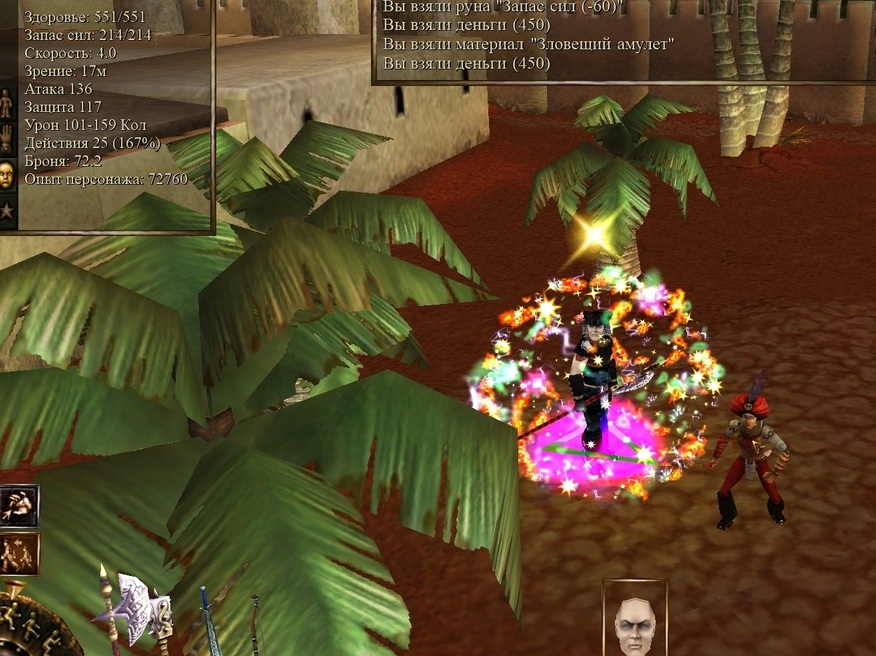Choose the blue-hilted sword weapon

tap(209, 621)
